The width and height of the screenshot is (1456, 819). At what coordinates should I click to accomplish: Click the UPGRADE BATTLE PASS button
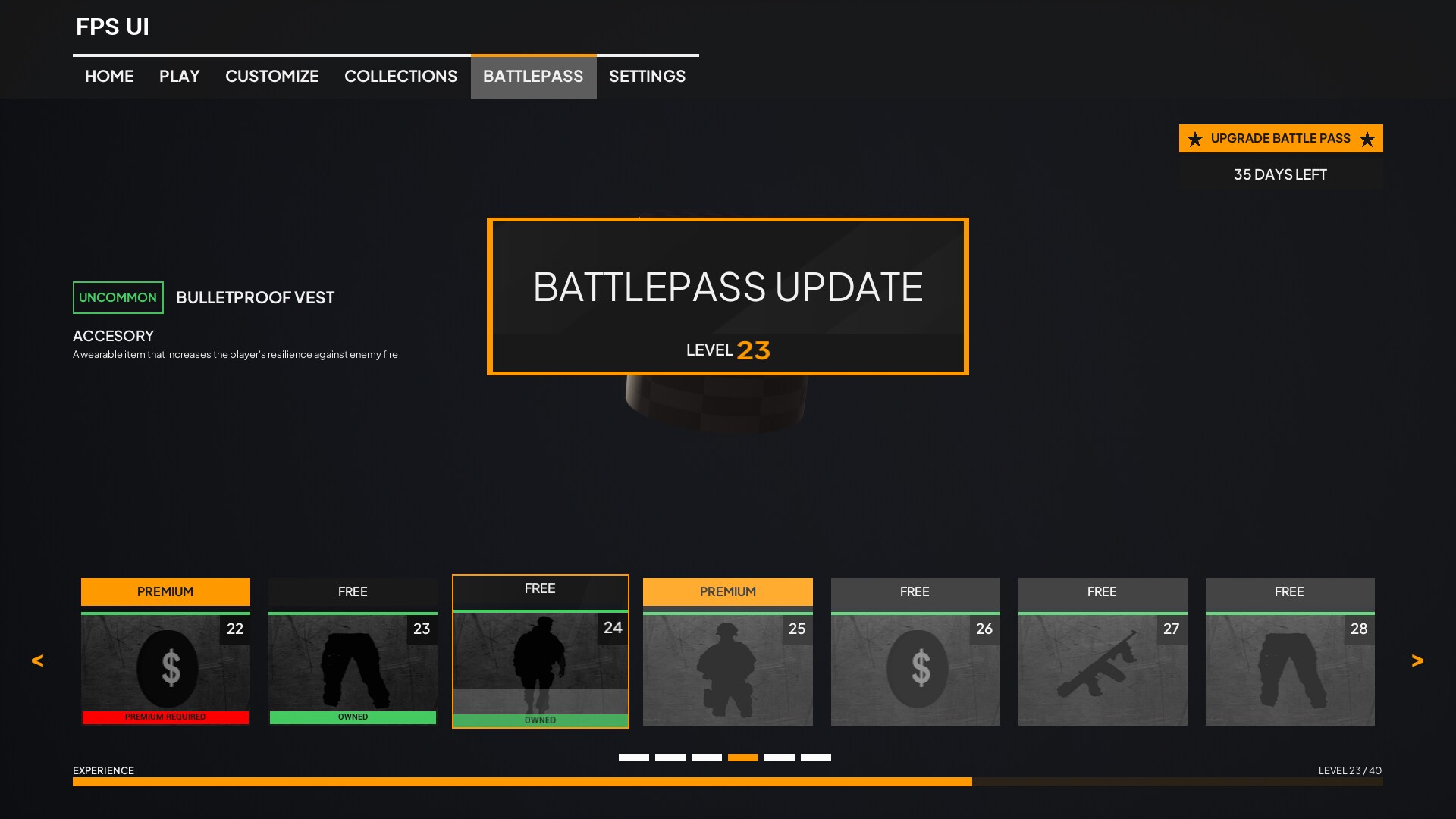coord(1280,138)
